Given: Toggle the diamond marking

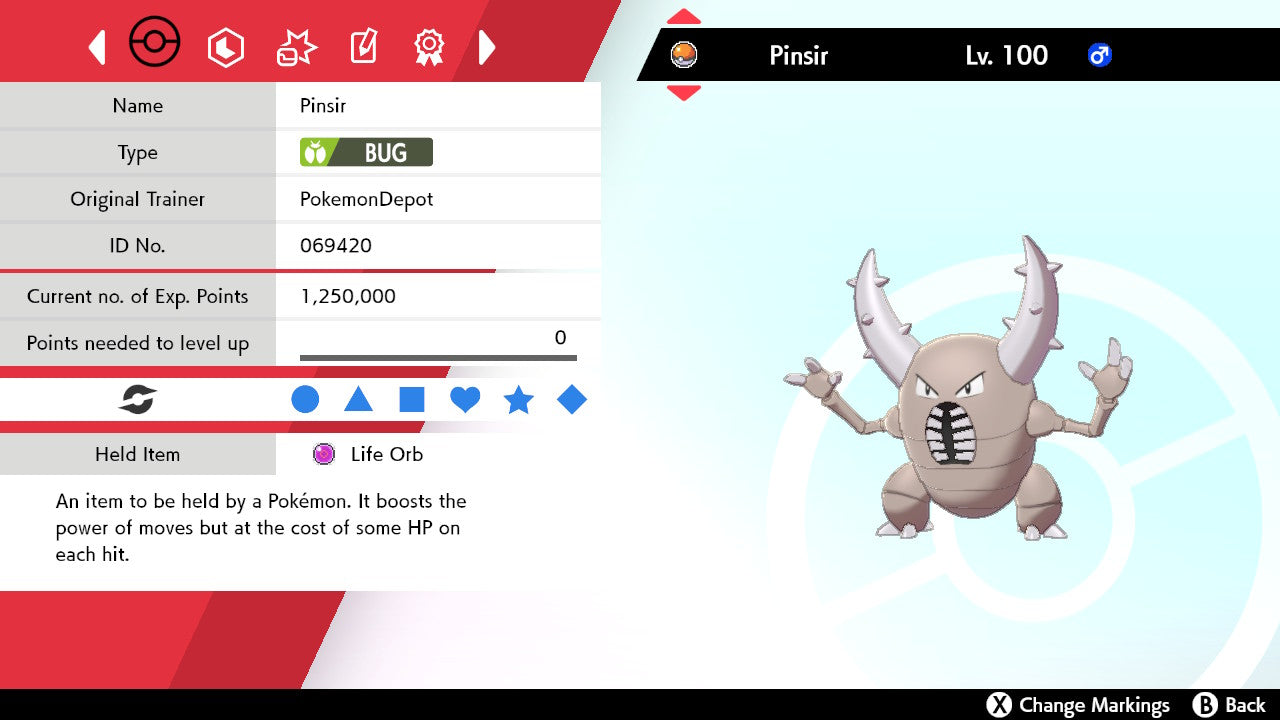Looking at the screenshot, I should (x=572, y=400).
